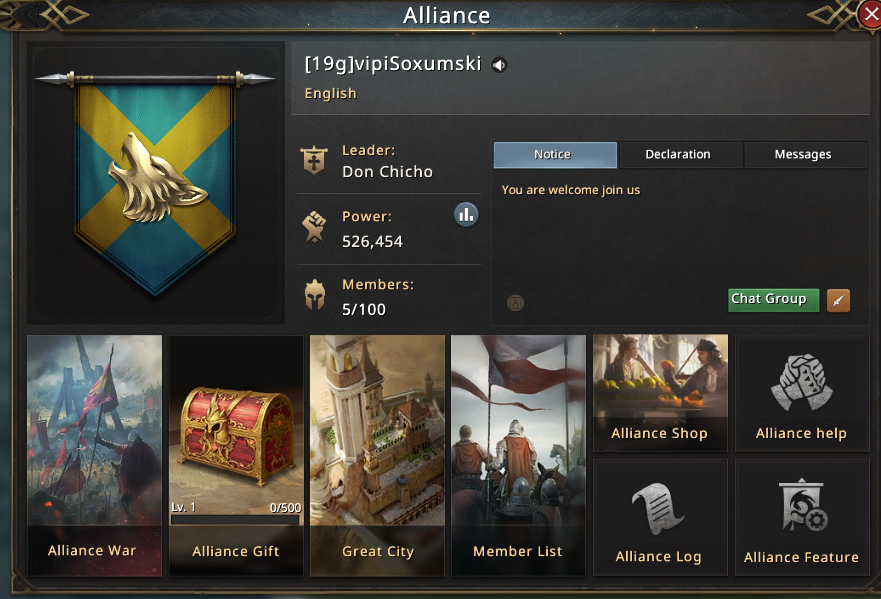Click the speaker icon beside the alliance name
The image size is (881, 599).
coord(499,66)
